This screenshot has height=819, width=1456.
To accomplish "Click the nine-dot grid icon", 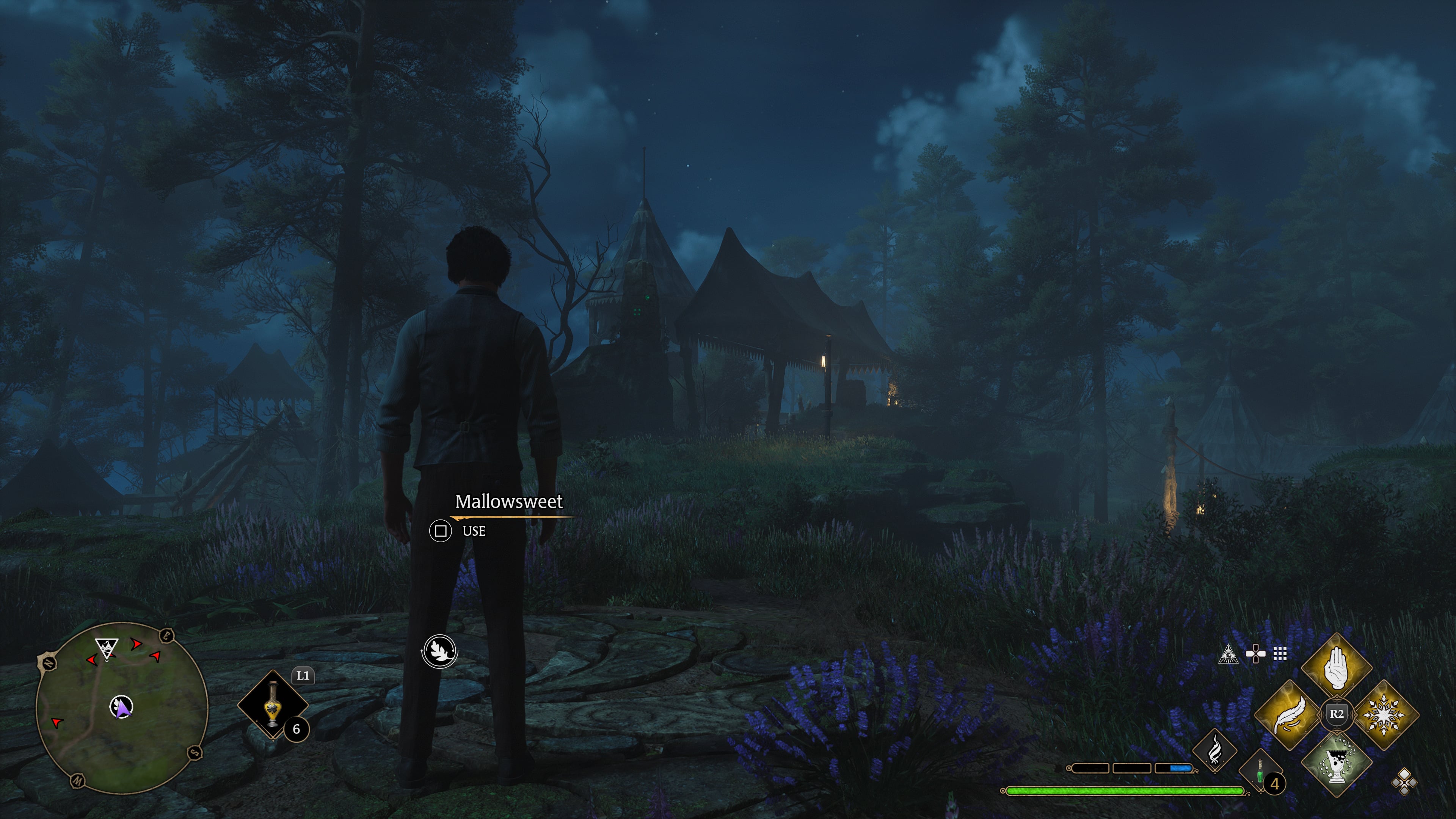I will click(1280, 654).
